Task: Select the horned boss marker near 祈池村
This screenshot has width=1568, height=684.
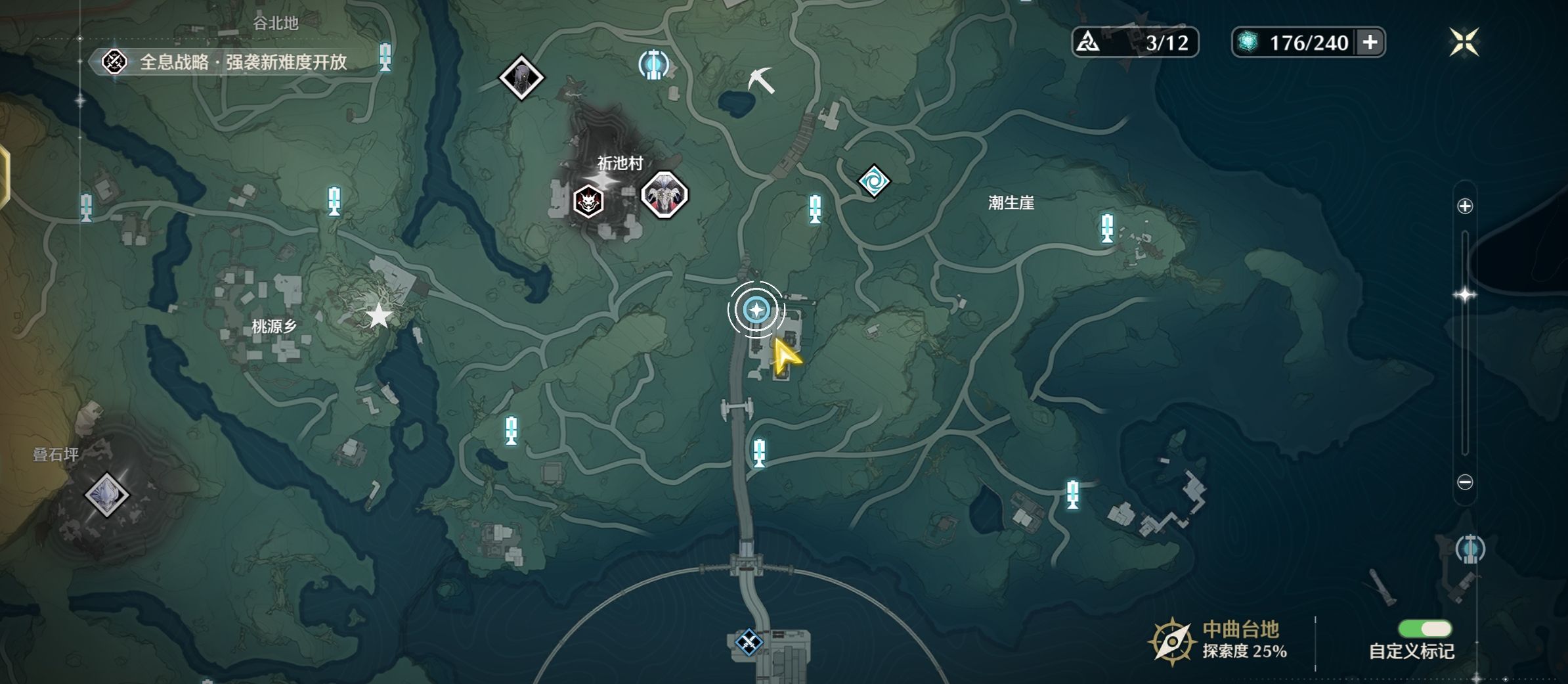Action: 664,194
